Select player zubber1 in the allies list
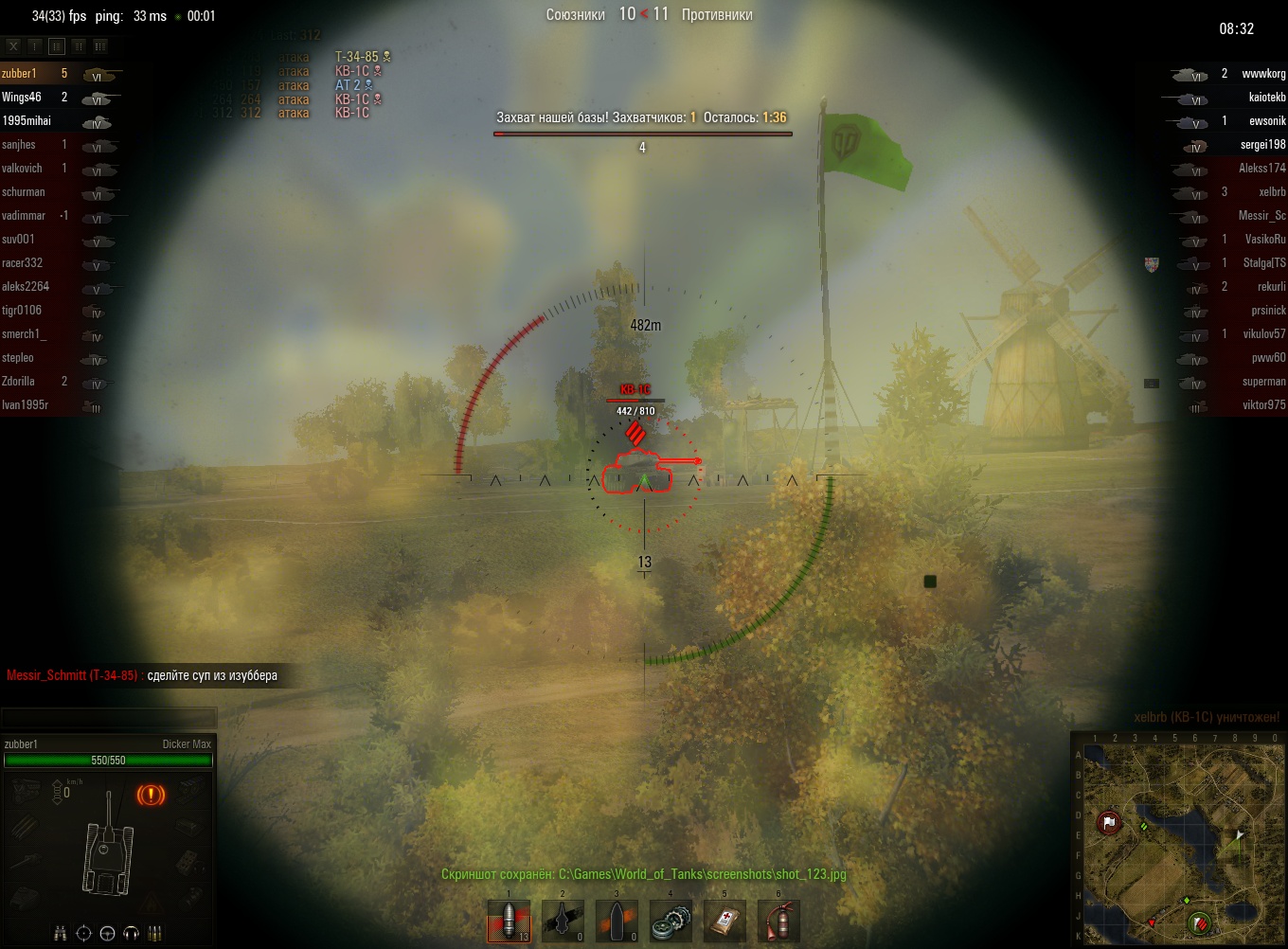Viewport: 1288px width, 949px height. (x=19, y=74)
